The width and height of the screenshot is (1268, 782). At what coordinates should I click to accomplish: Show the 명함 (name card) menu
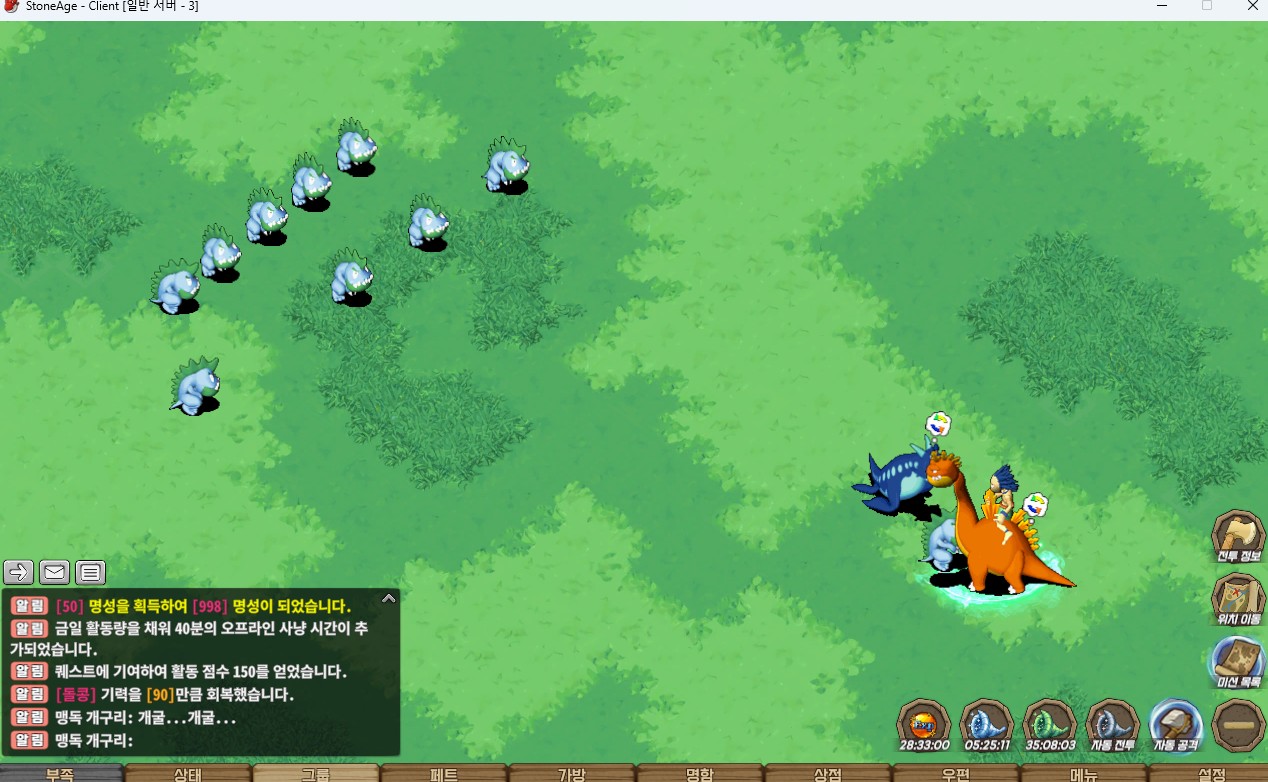coord(700,774)
